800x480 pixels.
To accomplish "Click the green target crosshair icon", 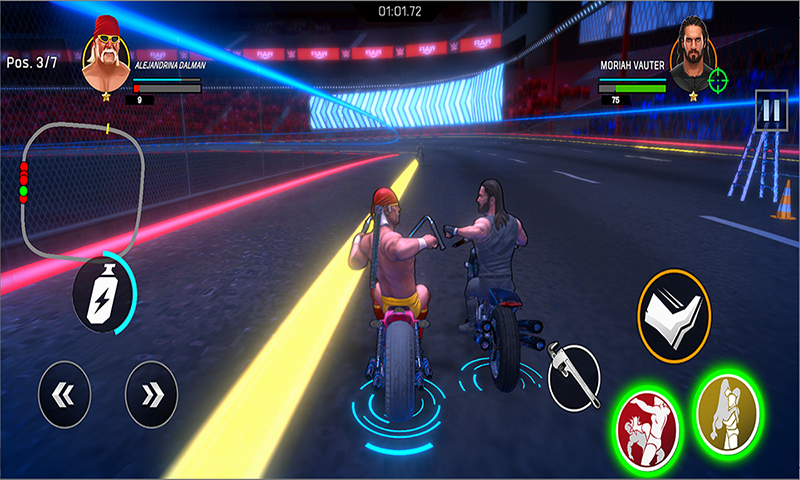I will point(717,80).
